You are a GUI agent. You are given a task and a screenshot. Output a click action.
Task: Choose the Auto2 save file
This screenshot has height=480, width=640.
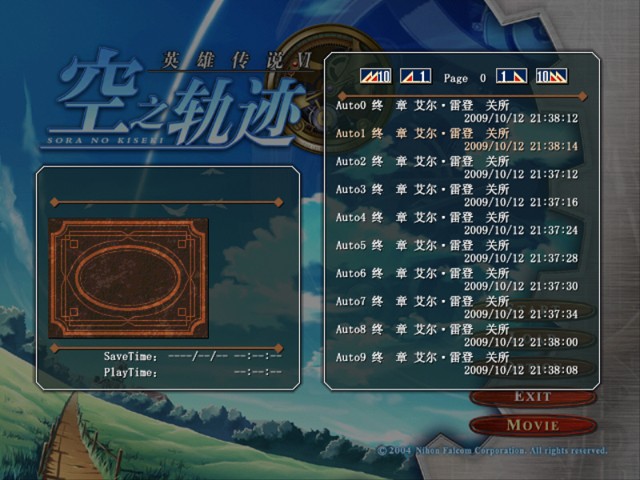point(456,167)
